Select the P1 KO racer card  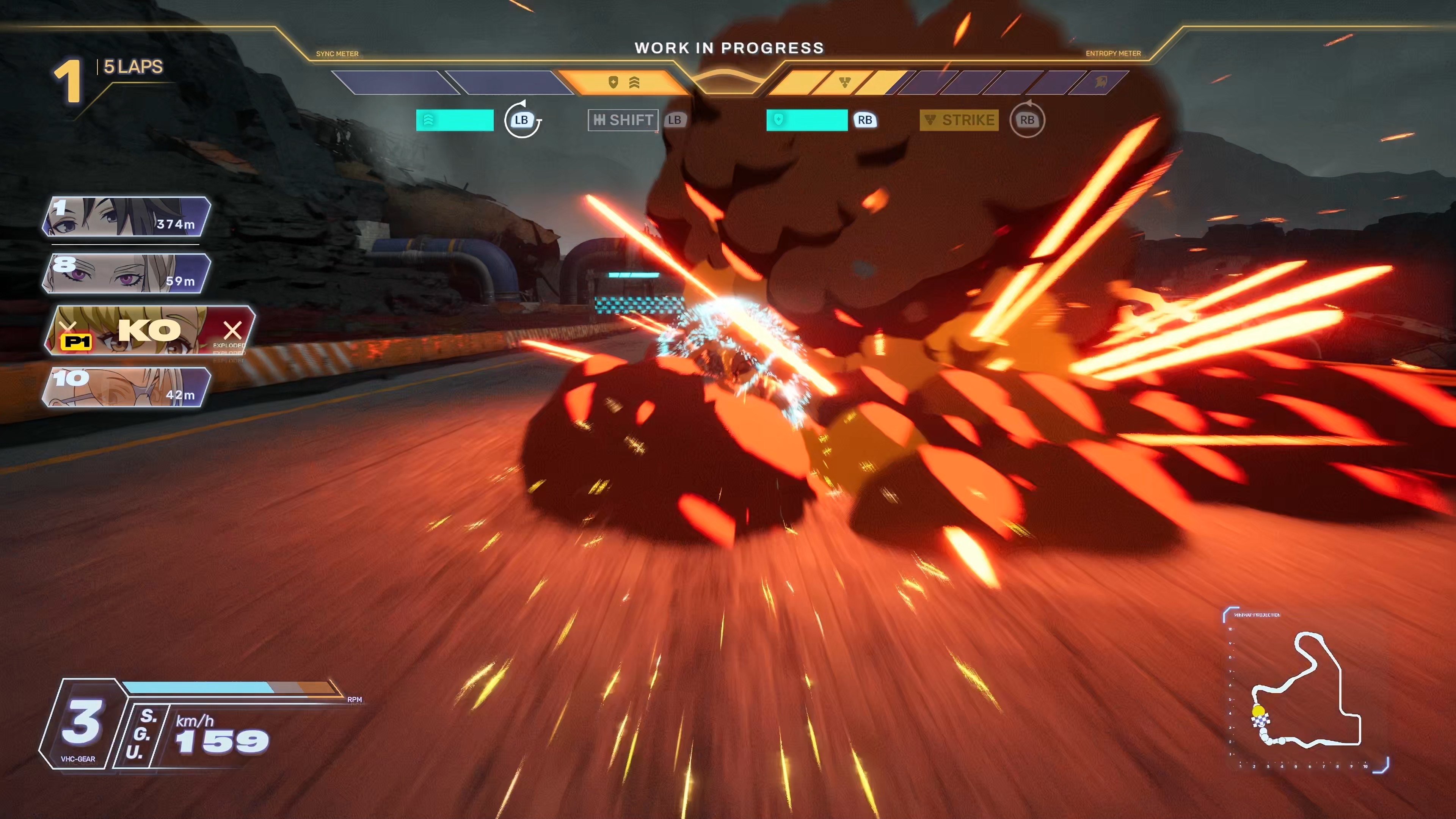pos(151,331)
